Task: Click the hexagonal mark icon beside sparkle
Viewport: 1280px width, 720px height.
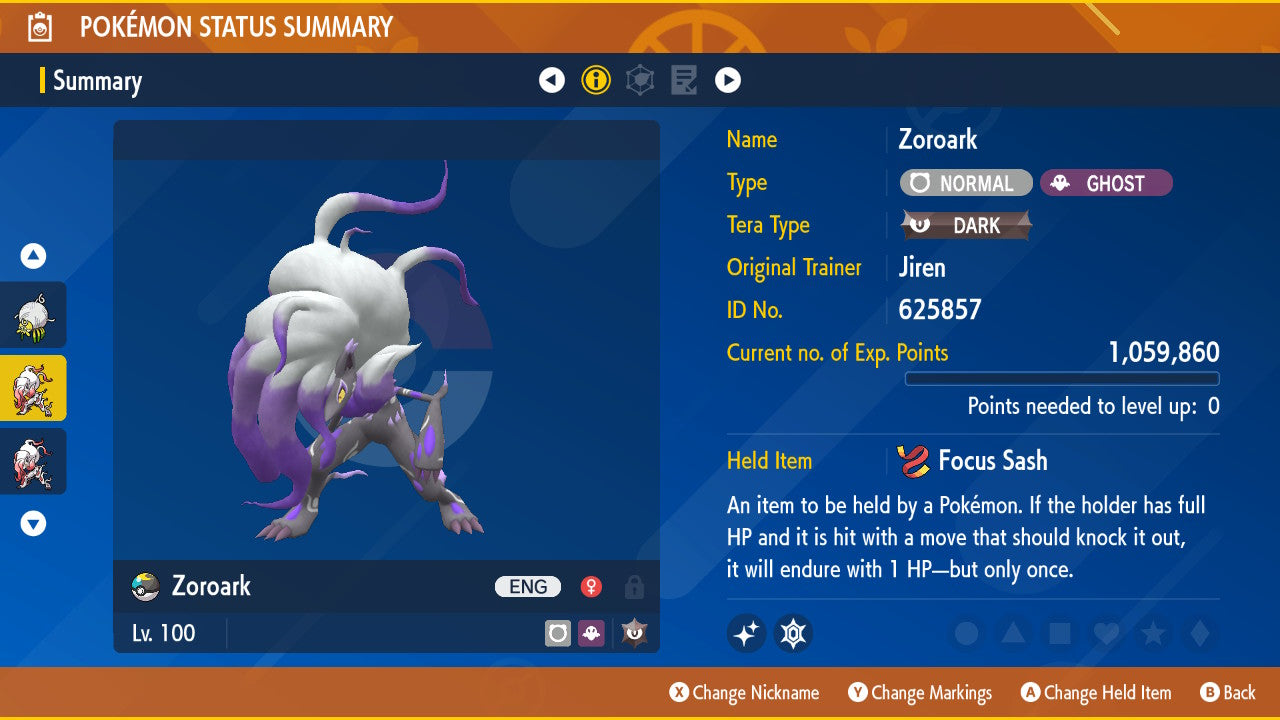Action: pos(793,633)
